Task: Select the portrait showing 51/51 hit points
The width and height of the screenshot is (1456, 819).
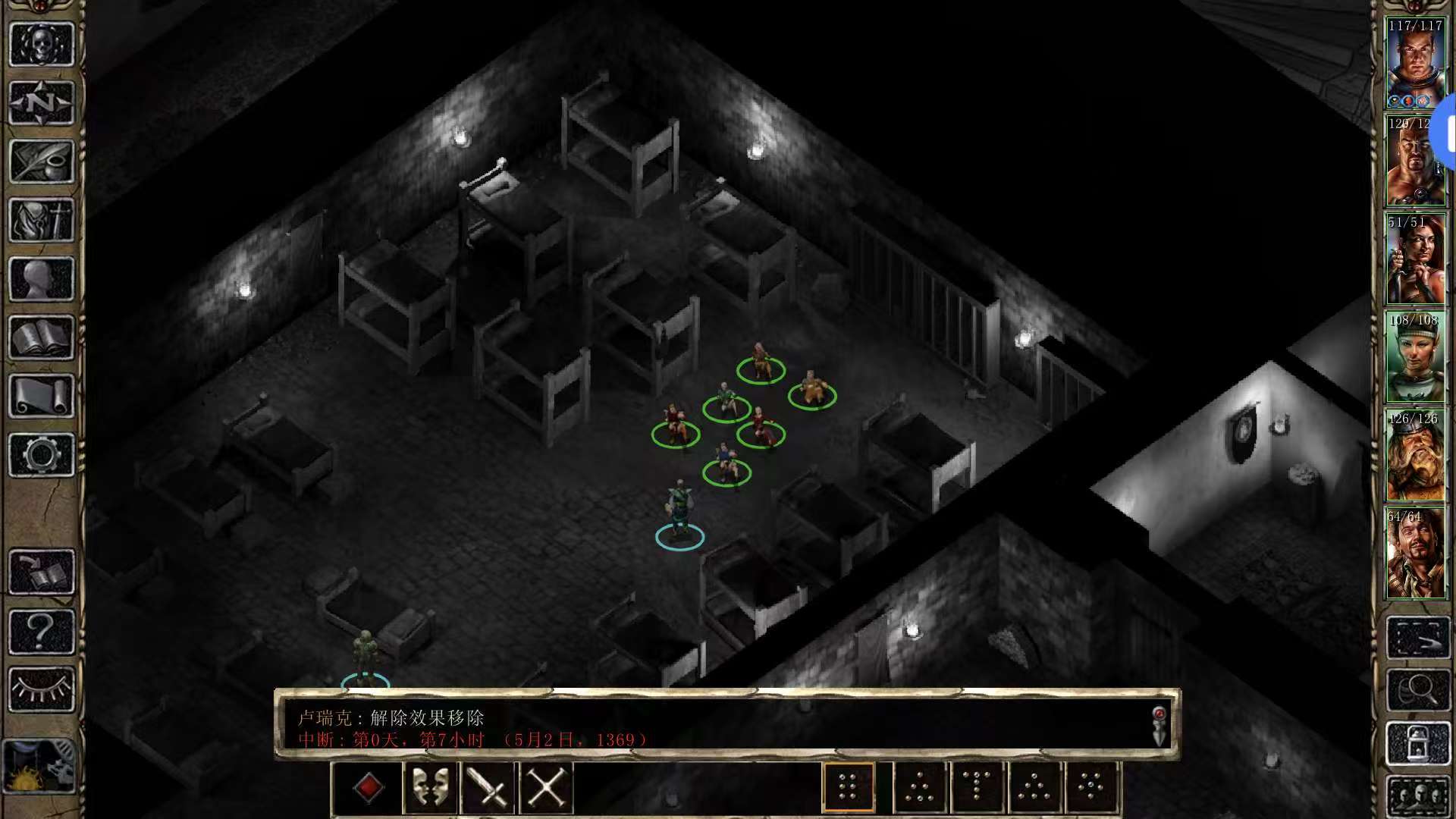Action: [1415, 260]
